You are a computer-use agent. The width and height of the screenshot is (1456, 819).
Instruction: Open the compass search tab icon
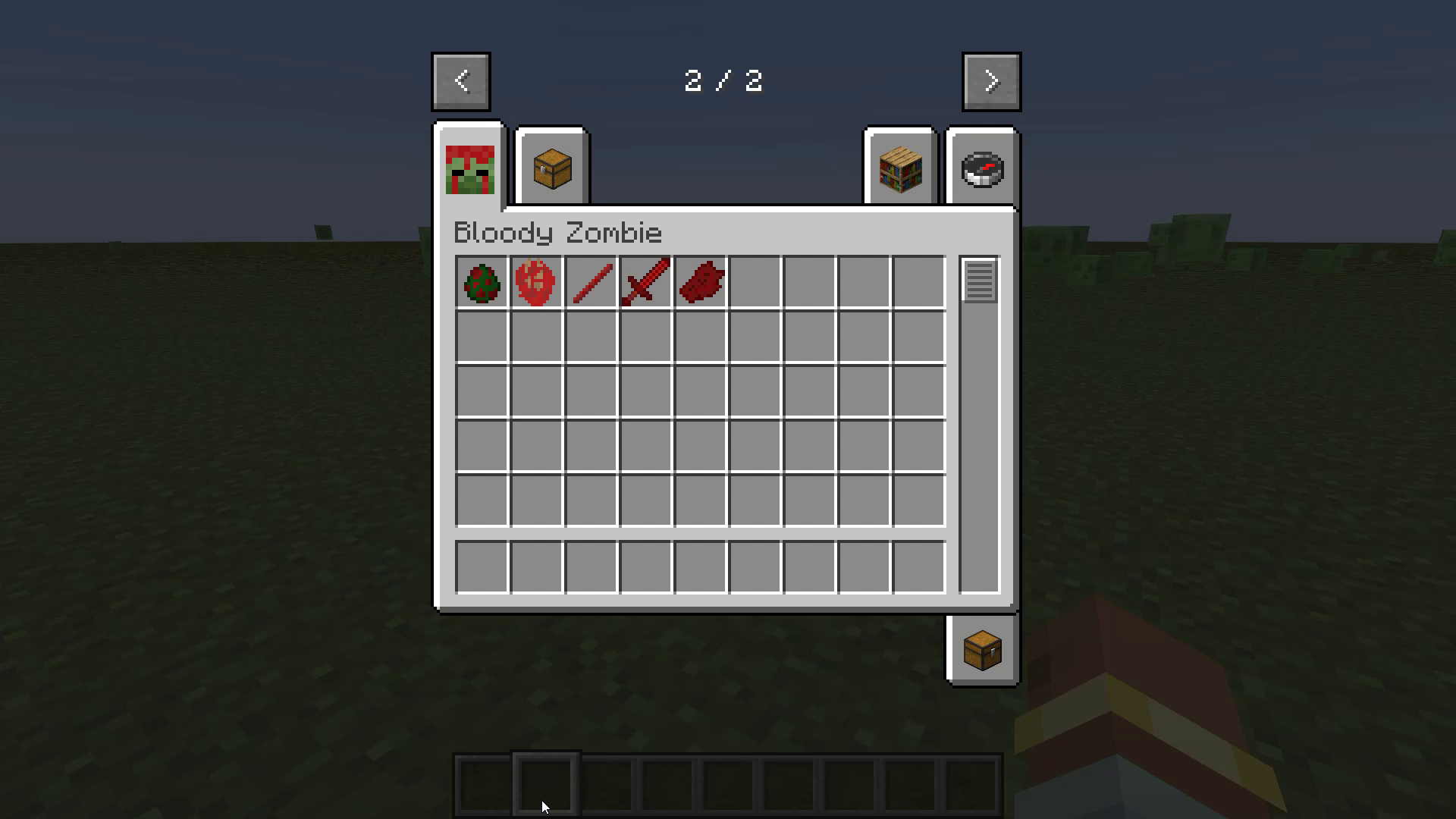(982, 168)
